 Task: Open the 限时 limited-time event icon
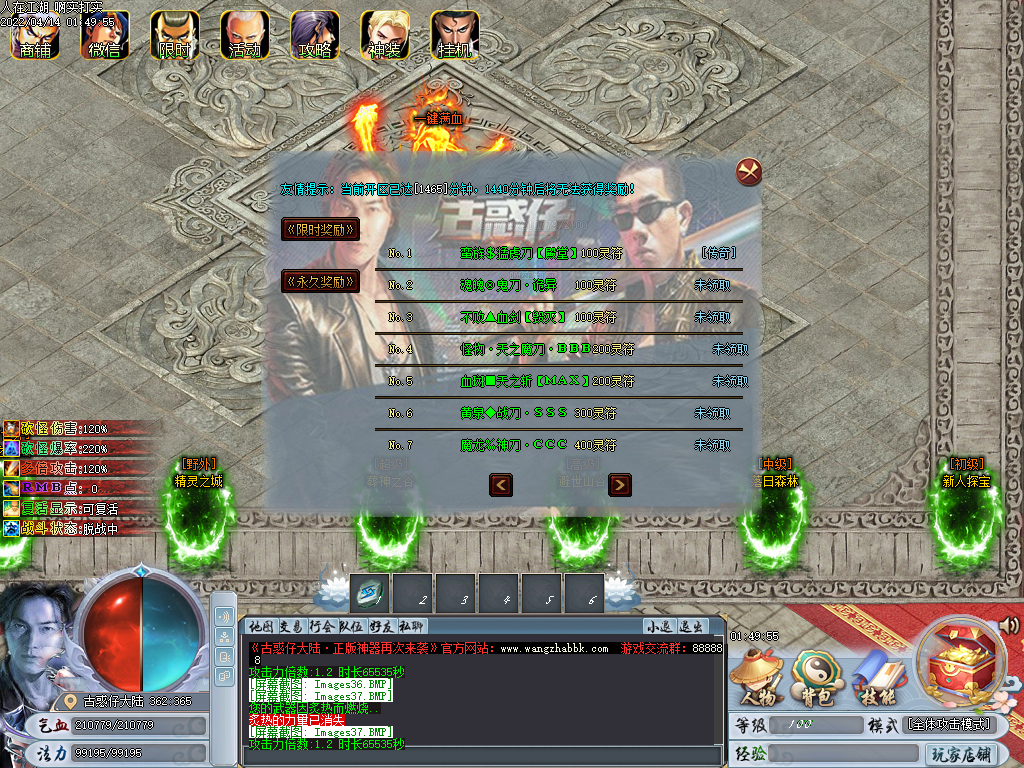(175, 35)
